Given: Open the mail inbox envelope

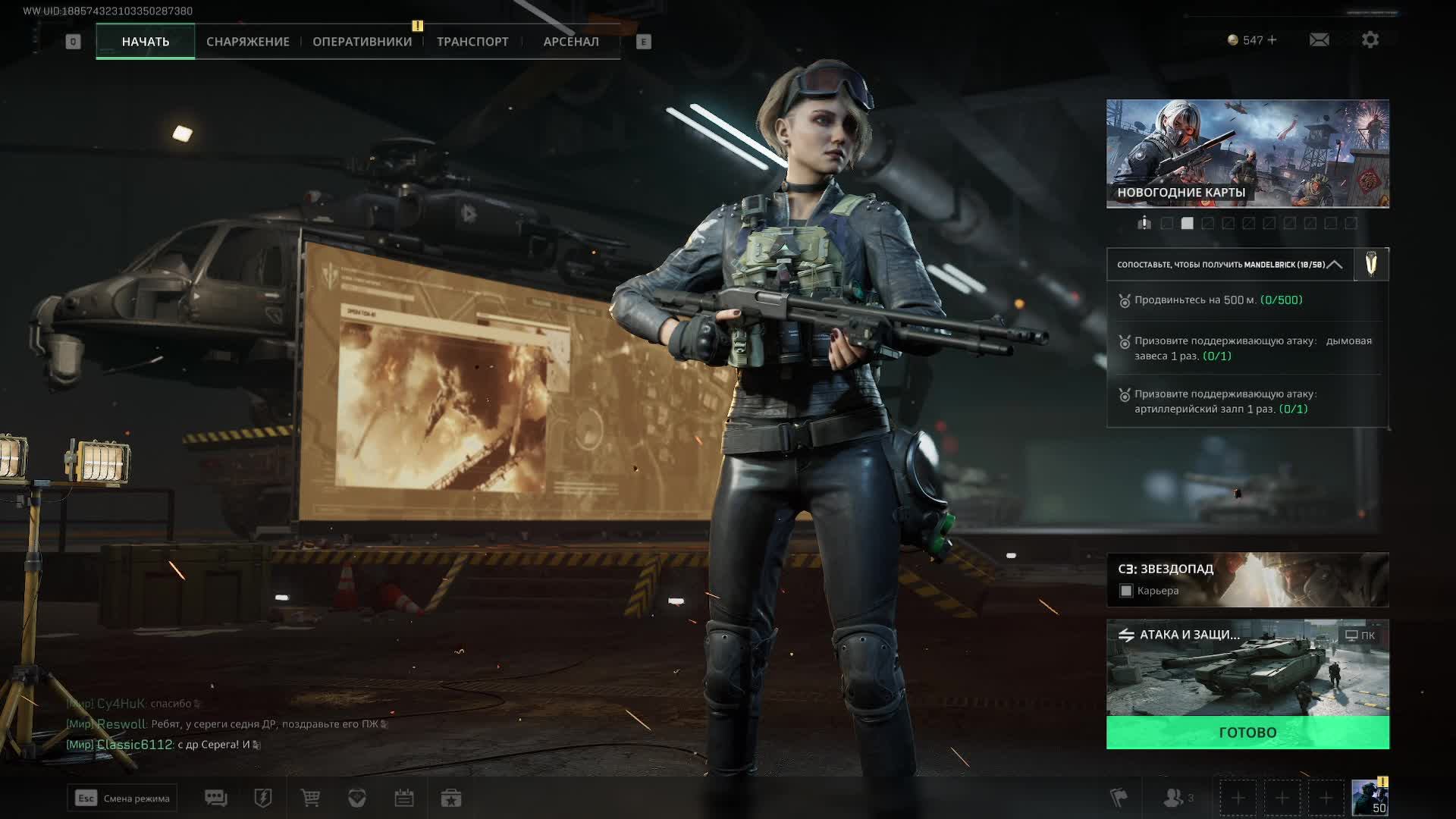Looking at the screenshot, I should coord(1319,40).
